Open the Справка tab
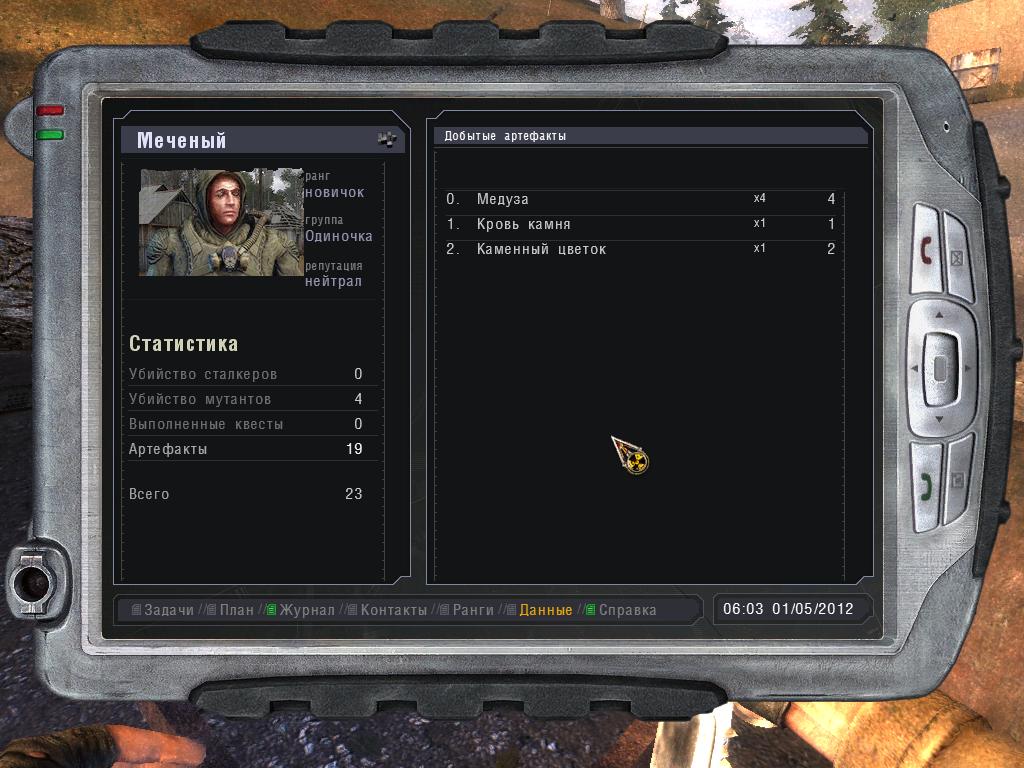 [x=627, y=610]
